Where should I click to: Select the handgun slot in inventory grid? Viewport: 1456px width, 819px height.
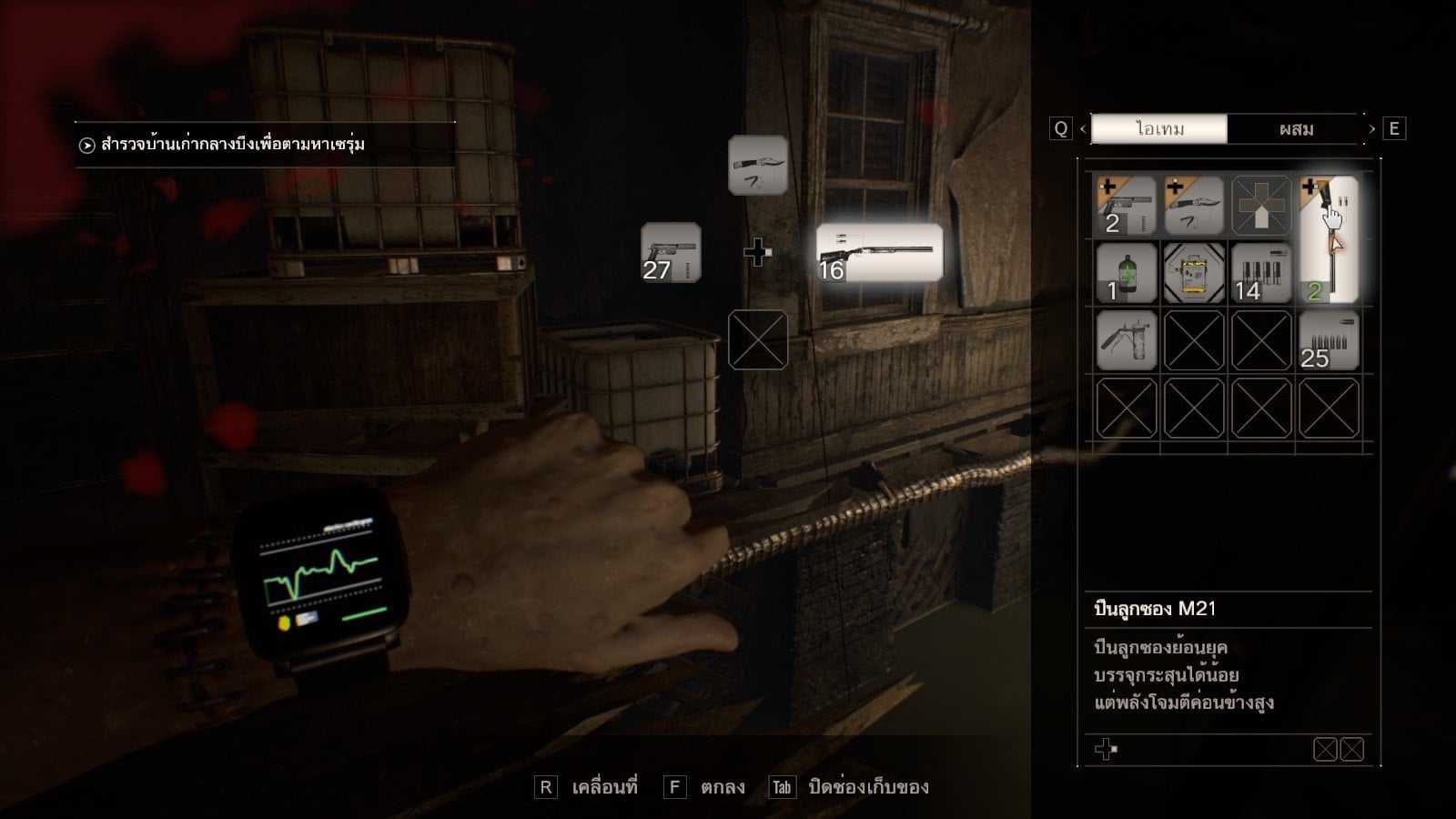point(1127,206)
